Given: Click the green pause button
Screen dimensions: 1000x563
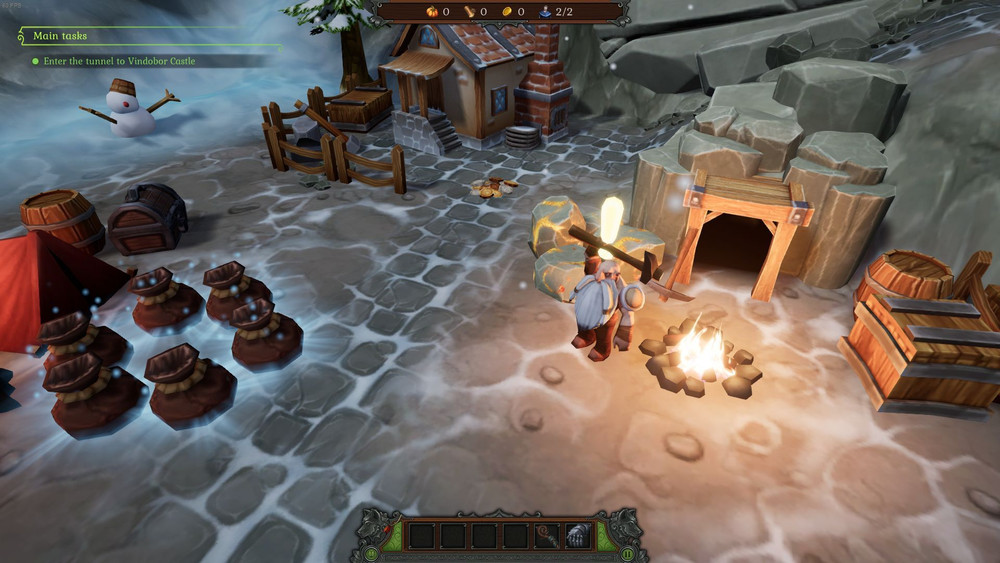Looking at the screenshot, I should click(x=628, y=553).
